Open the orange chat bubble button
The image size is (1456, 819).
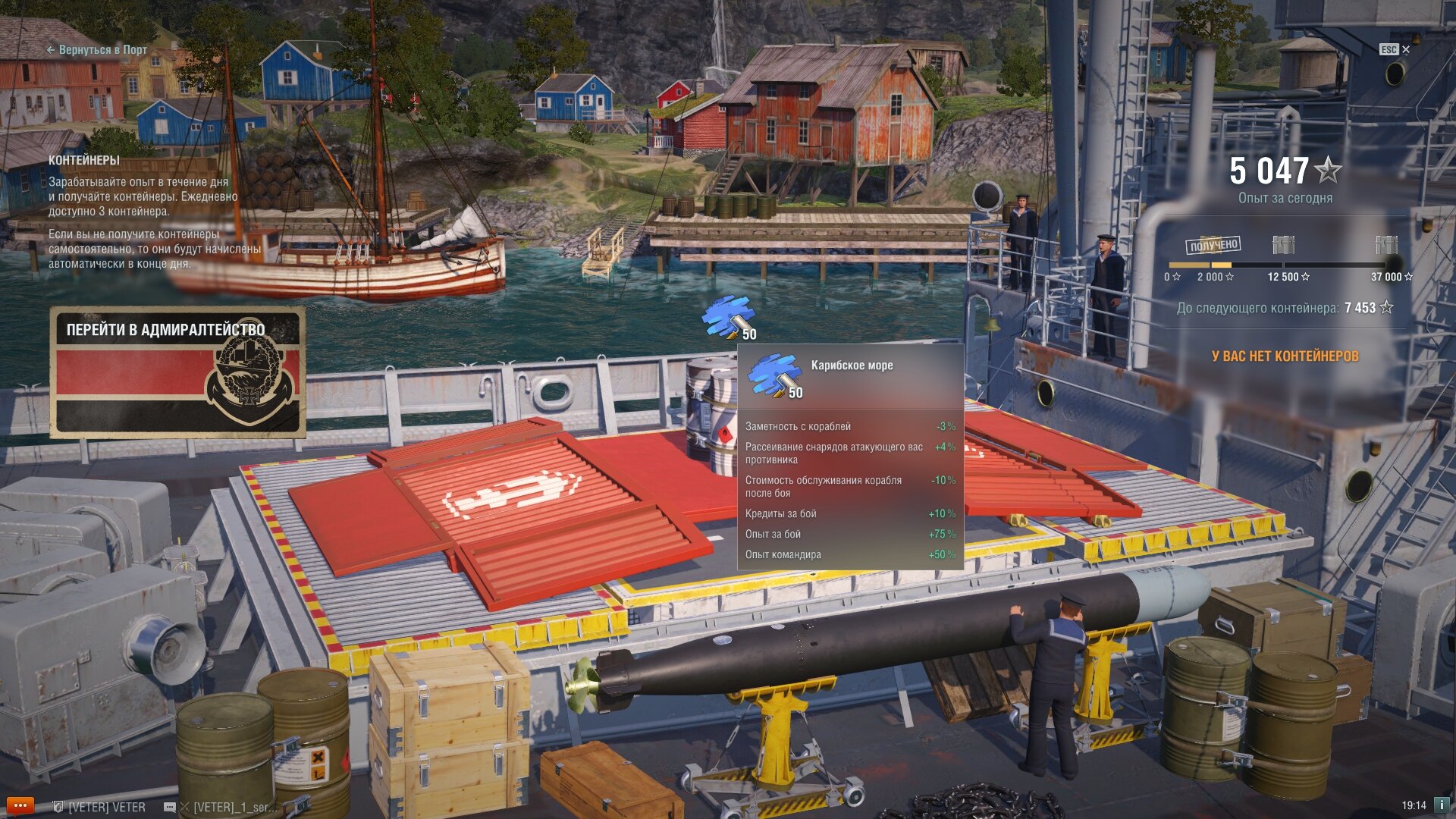click(20, 805)
